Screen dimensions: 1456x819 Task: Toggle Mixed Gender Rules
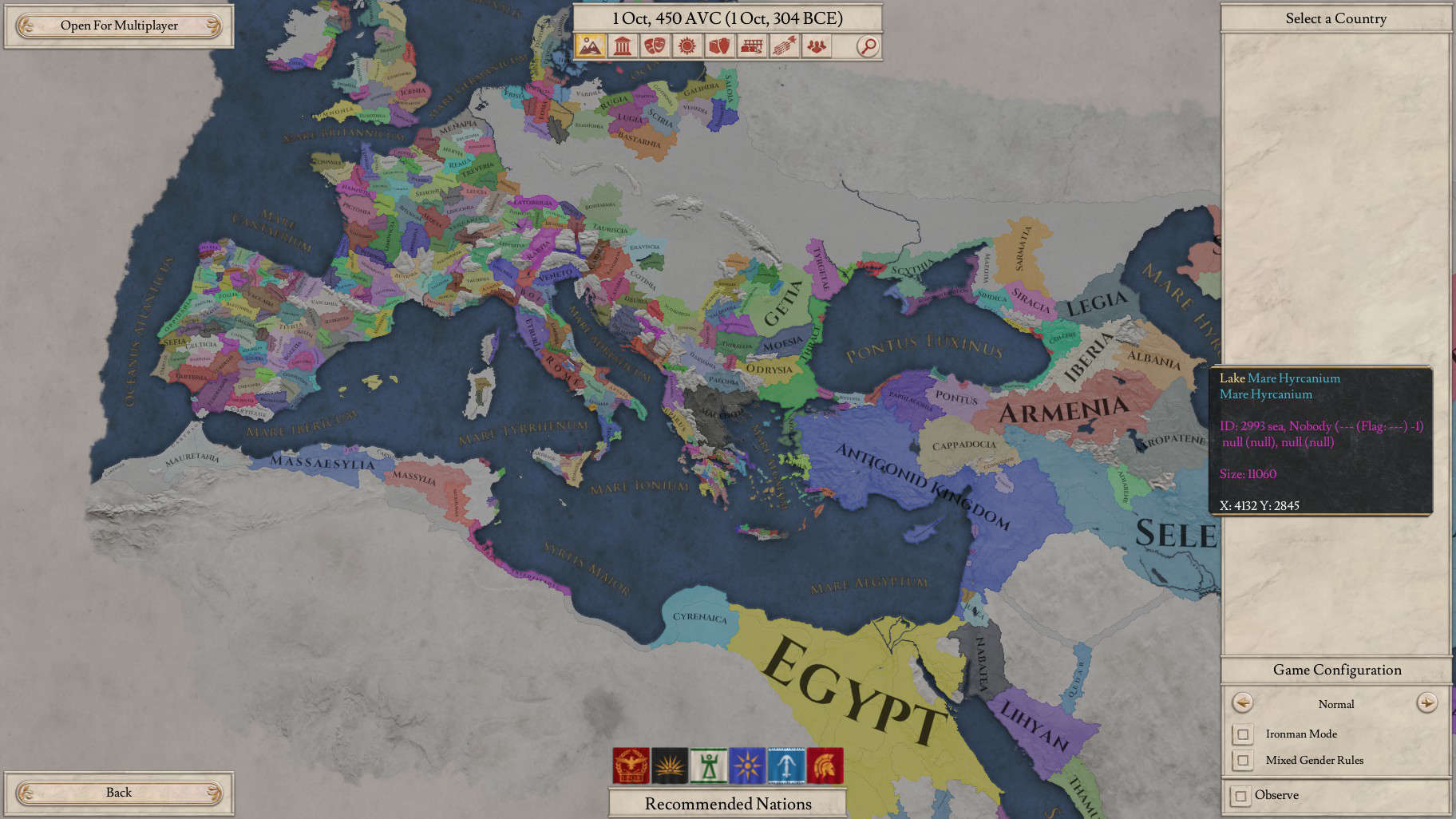[1242, 760]
